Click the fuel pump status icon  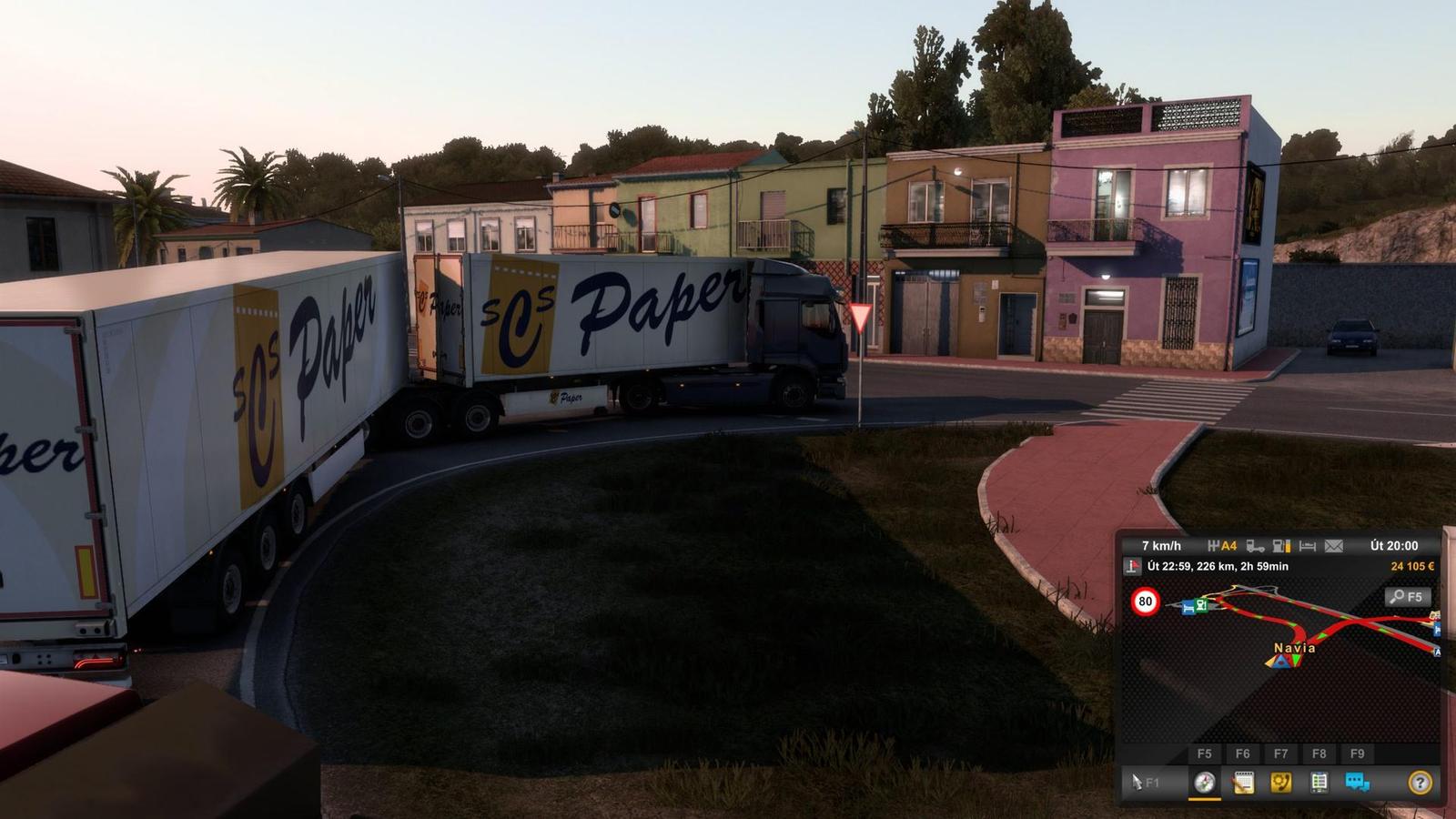[x=1282, y=546]
